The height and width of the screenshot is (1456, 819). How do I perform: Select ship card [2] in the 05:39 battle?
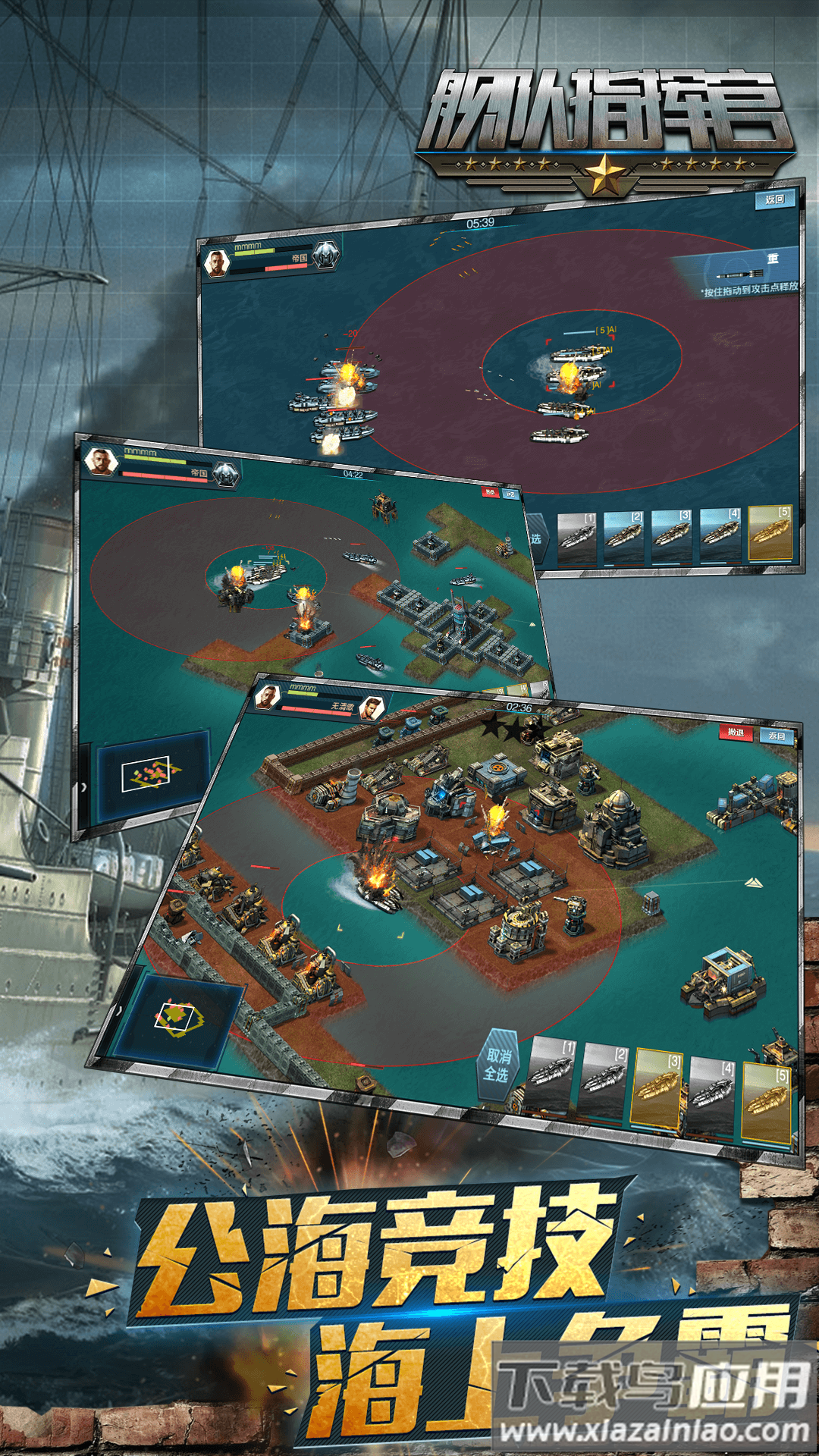tap(623, 537)
